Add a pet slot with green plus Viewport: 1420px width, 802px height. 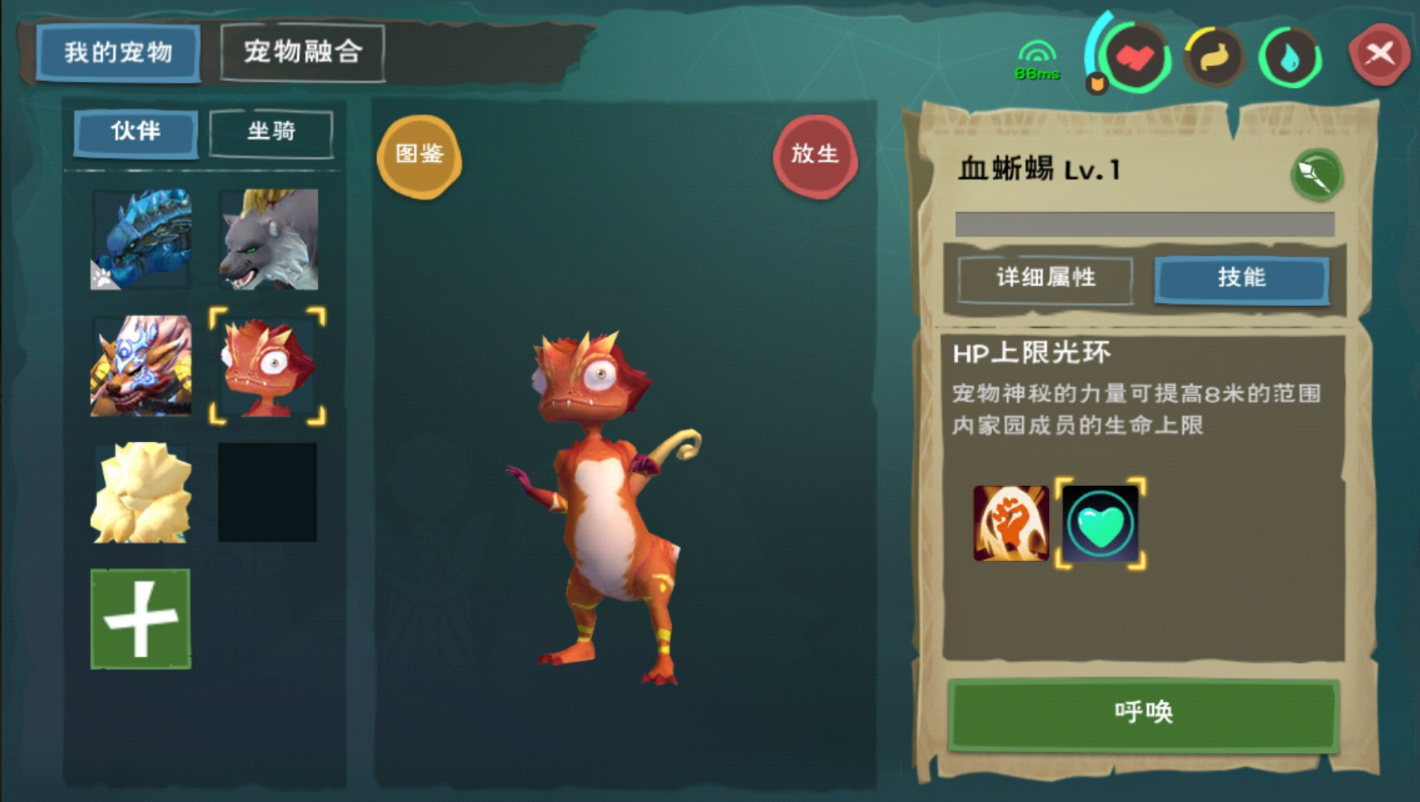pos(141,619)
